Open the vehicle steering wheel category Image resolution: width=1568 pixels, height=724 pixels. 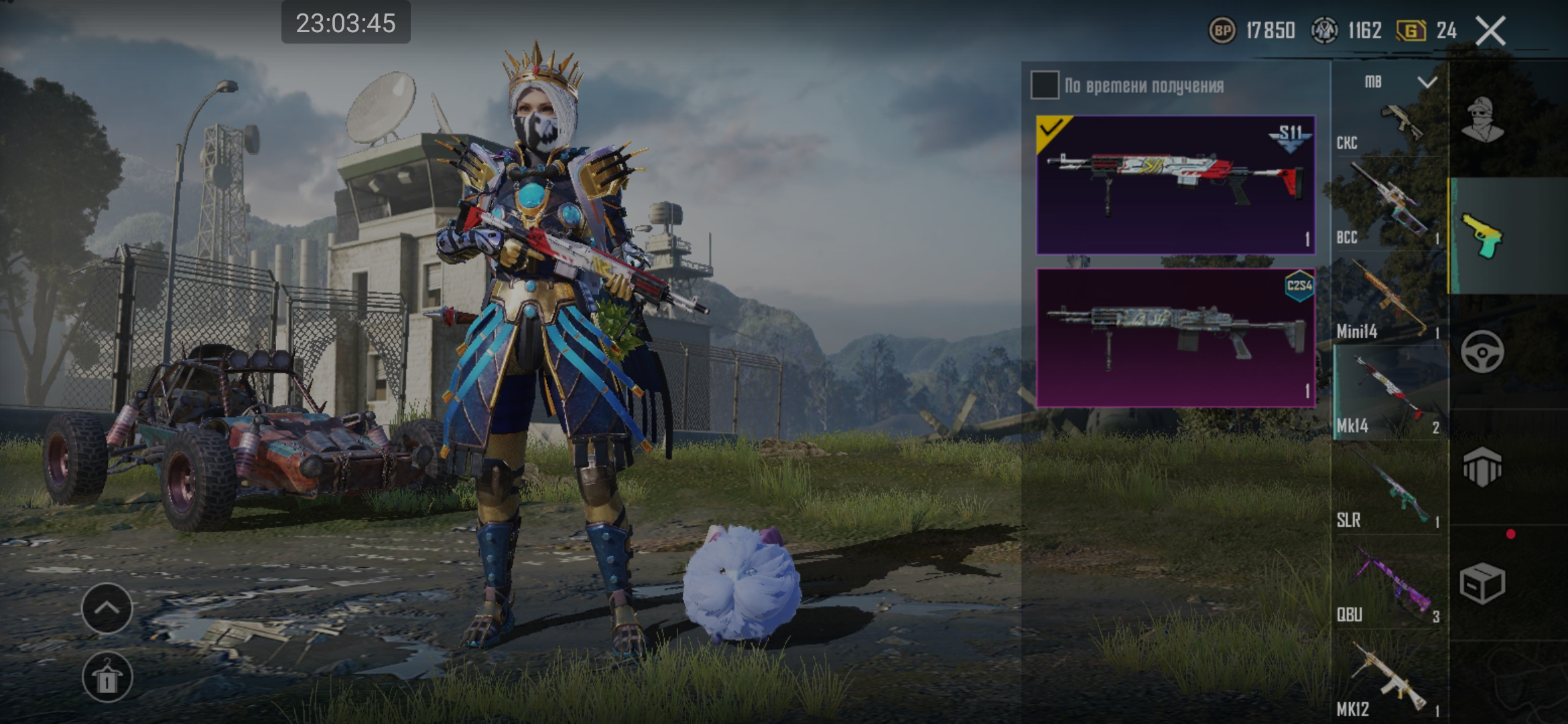click(x=1482, y=351)
